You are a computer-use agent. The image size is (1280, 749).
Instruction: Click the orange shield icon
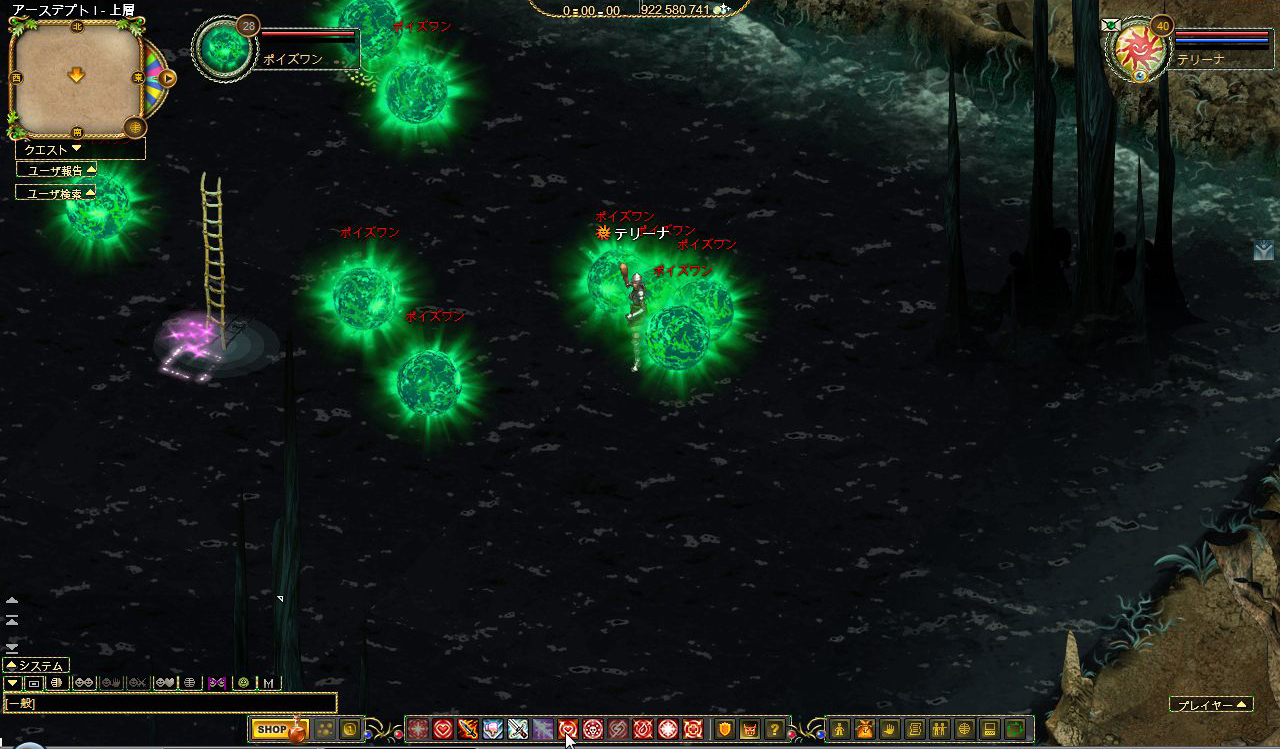click(724, 730)
